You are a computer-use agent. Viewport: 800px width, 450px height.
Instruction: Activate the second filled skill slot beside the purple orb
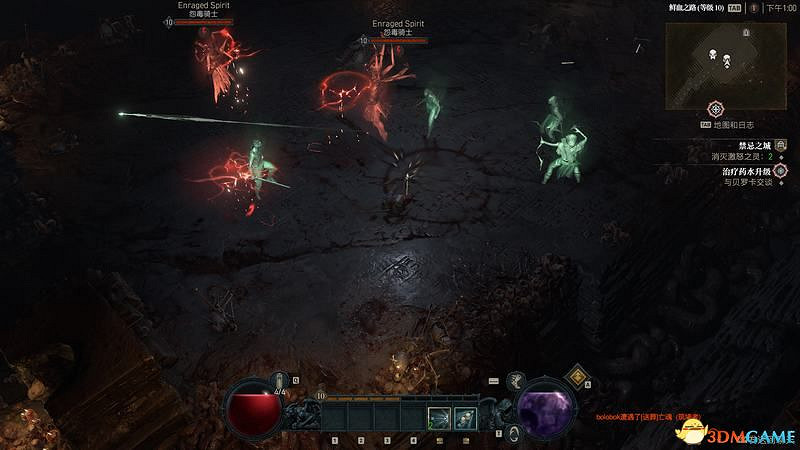463,418
